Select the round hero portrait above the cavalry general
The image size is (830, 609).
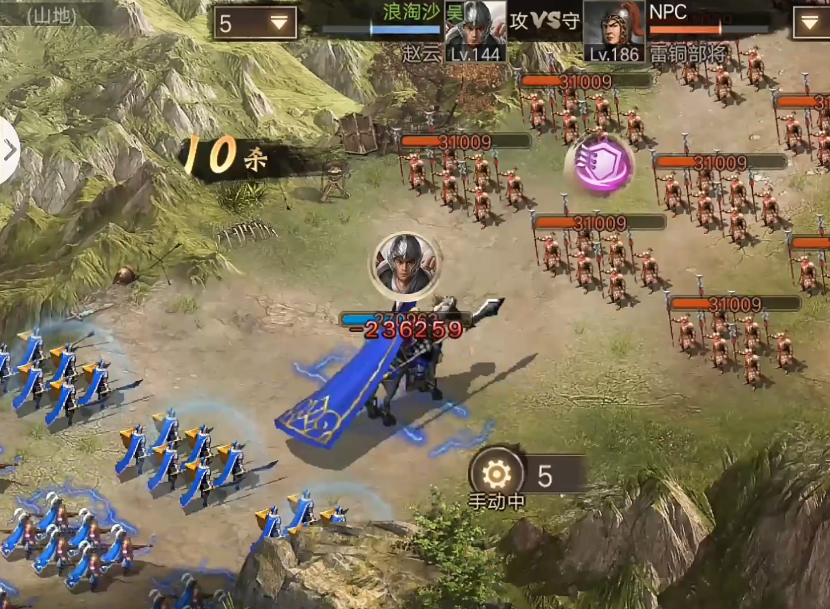click(x=405, y=264)
